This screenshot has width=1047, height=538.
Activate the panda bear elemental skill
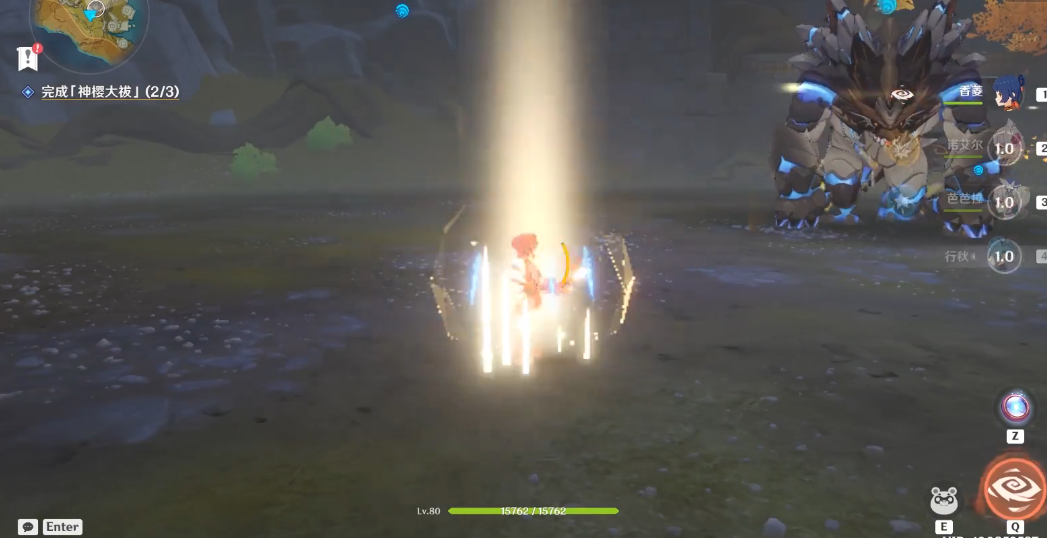pyautogui.click(x=944, y=501)
